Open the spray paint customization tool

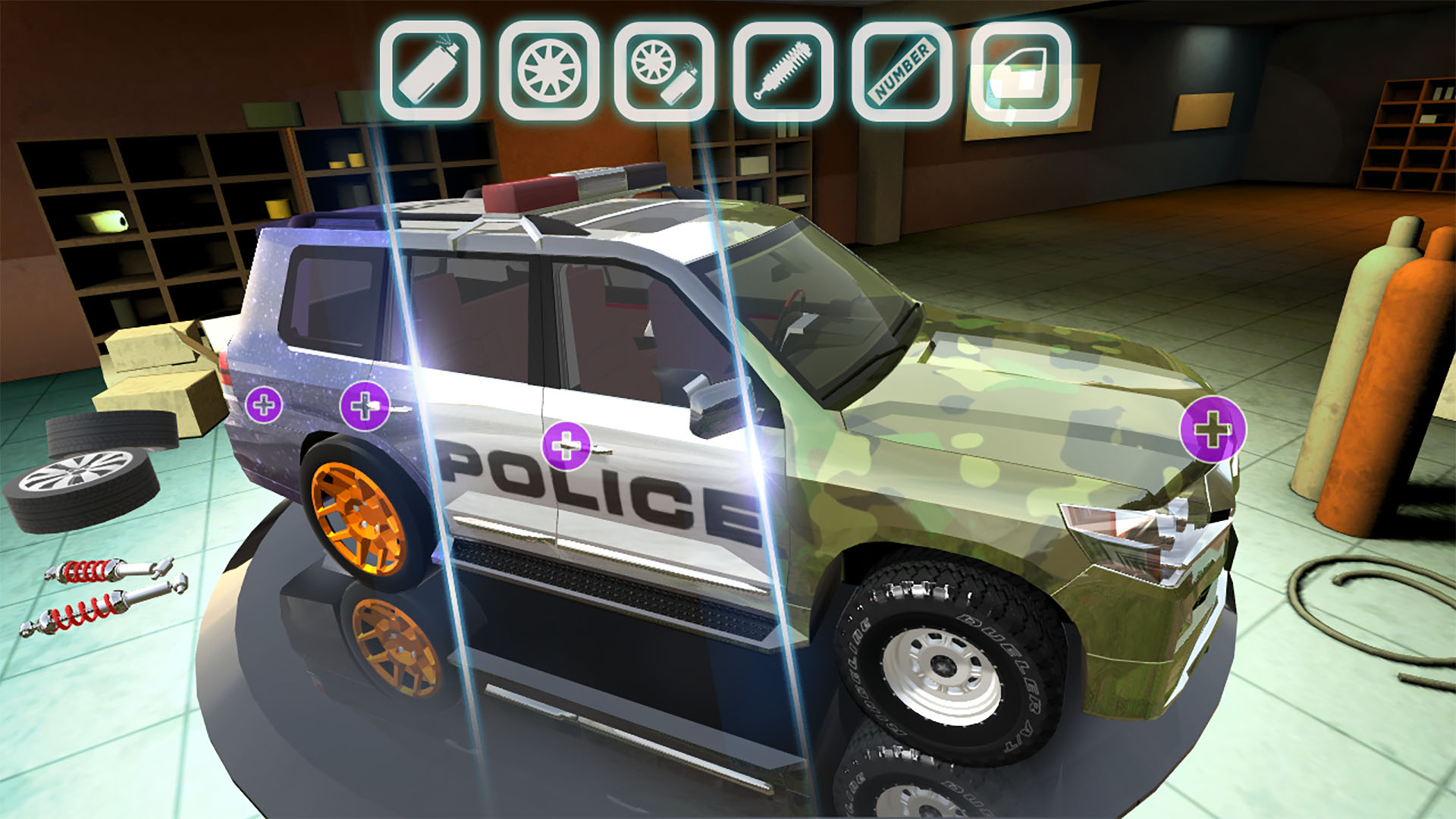(x=428, y=70)
